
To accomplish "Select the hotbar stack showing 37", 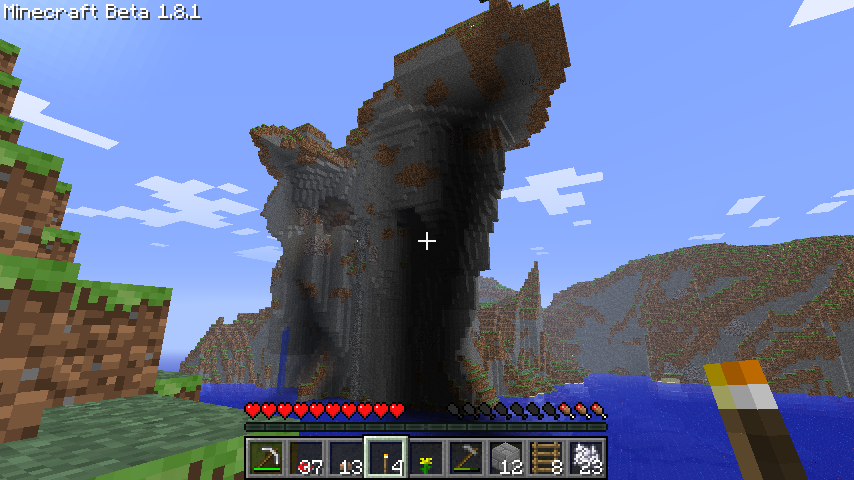I will coord(306,459).
